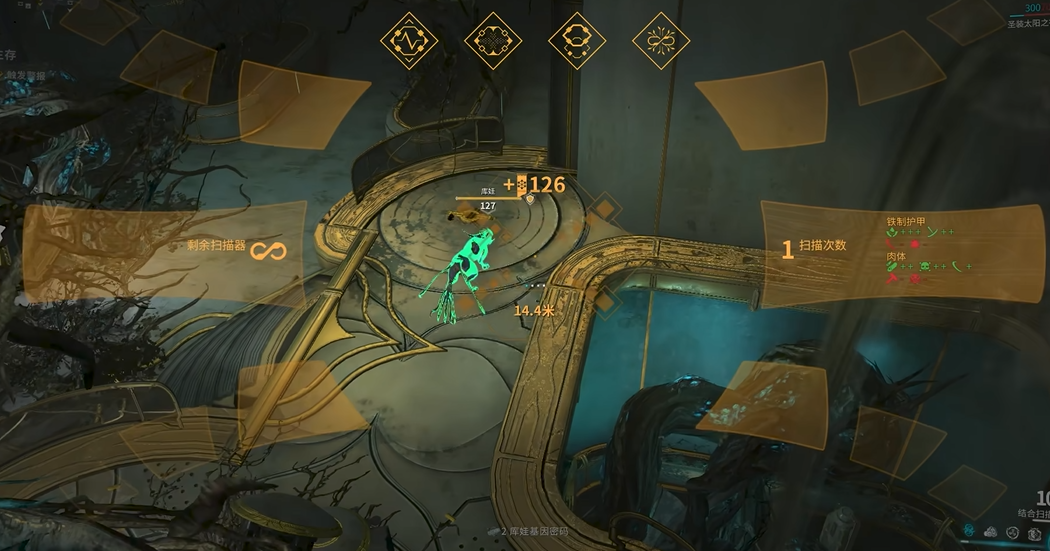Select the zigzag pulse diamond icon
The image size is (1050, 551).
(x=409, y=41)
